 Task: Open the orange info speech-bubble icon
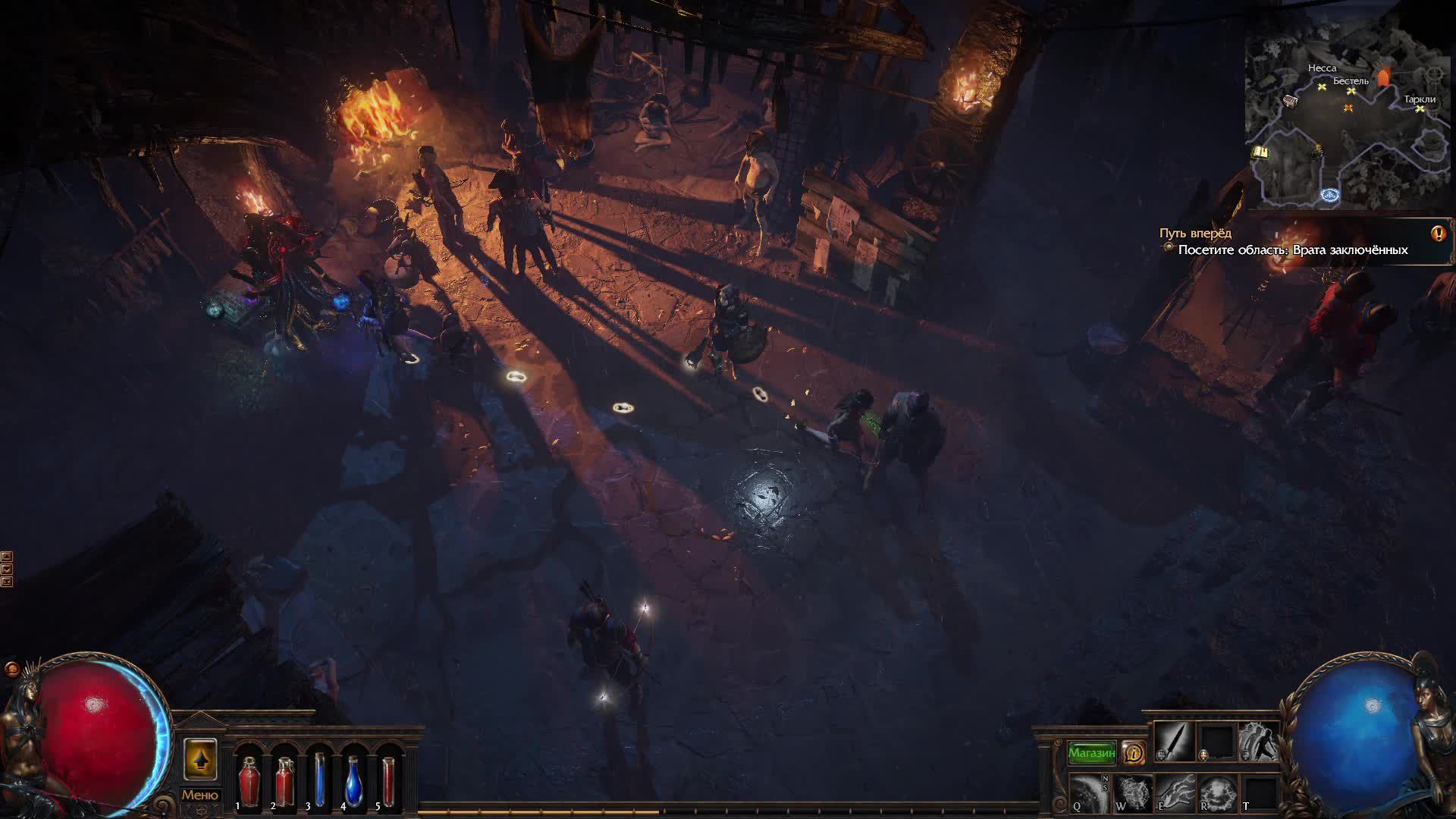pos(1134,752)
